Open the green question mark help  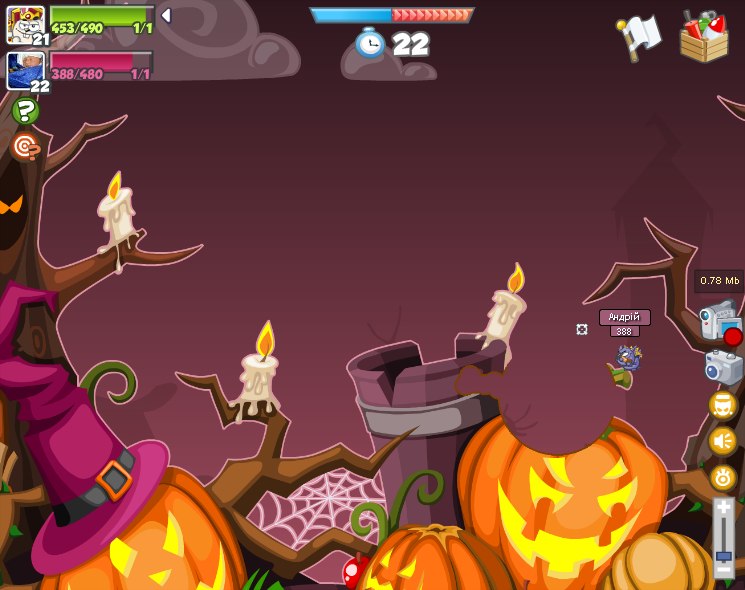[26, 111]
